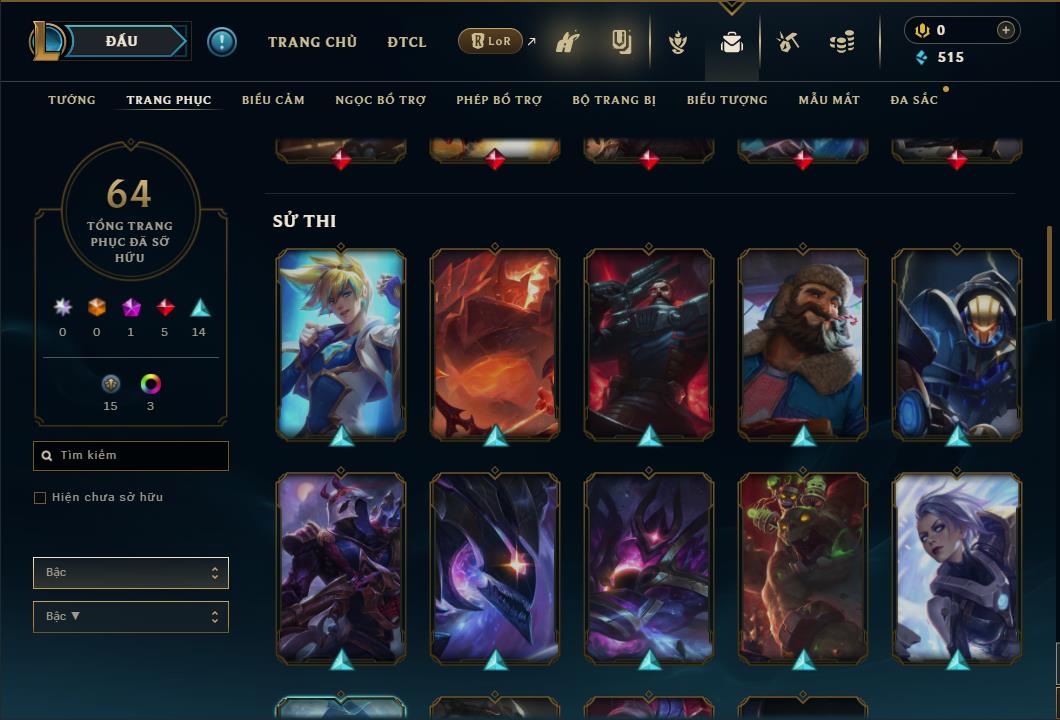Click the exclamation alert icon
Image resolution: width=1060 pixels, height=720 pixels.
point(222,42)
